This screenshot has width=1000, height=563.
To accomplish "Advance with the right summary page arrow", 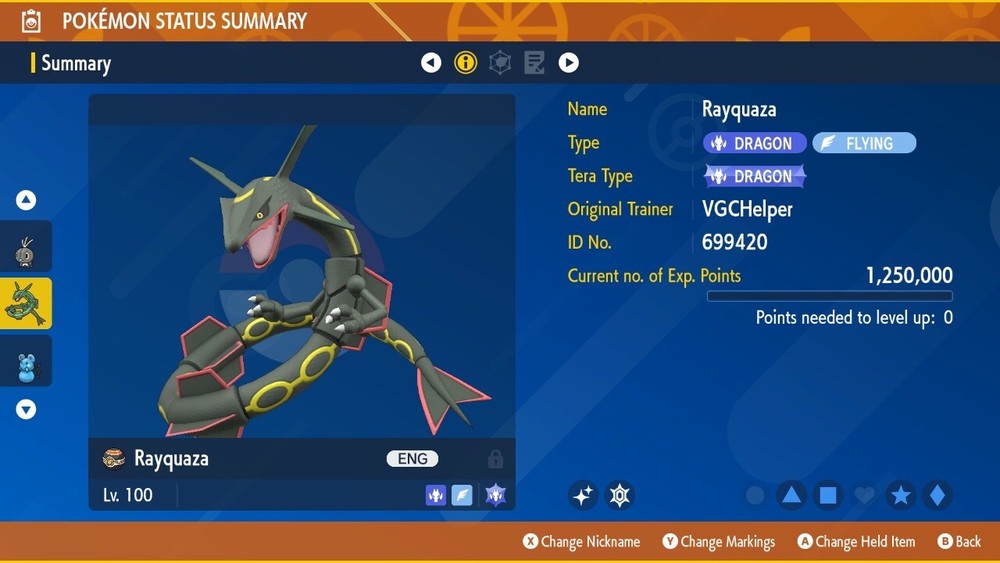I will coord(568,63).
